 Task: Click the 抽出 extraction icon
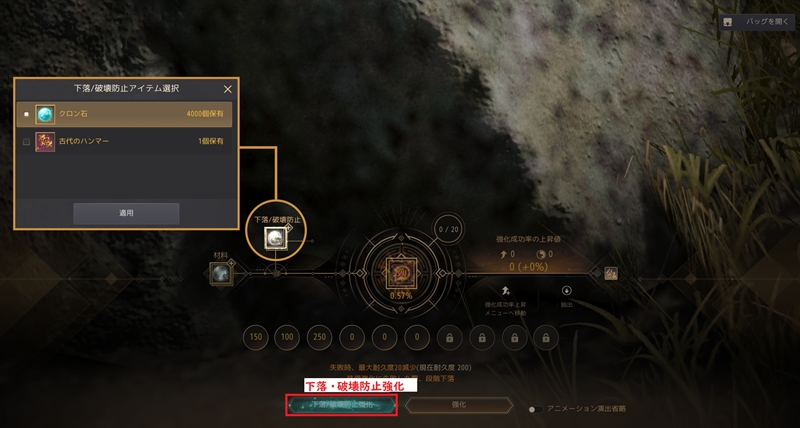tap(565, 291)
